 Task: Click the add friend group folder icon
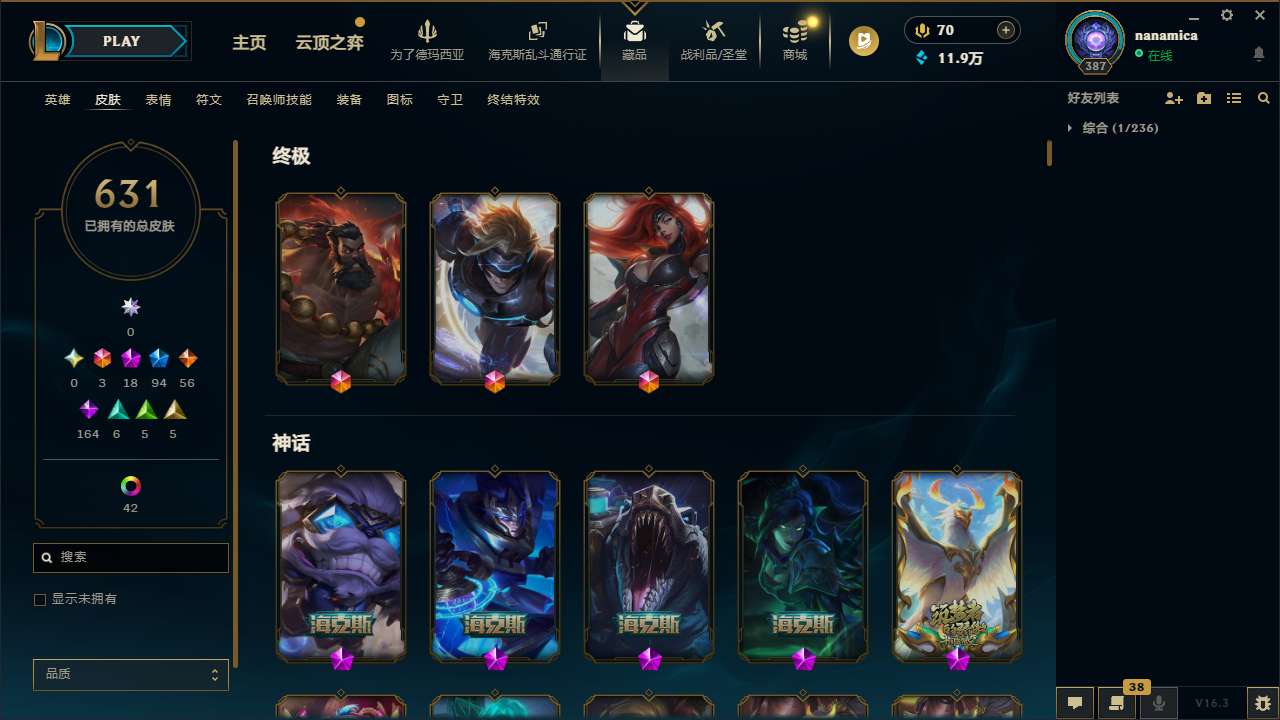click(1203, 97)
